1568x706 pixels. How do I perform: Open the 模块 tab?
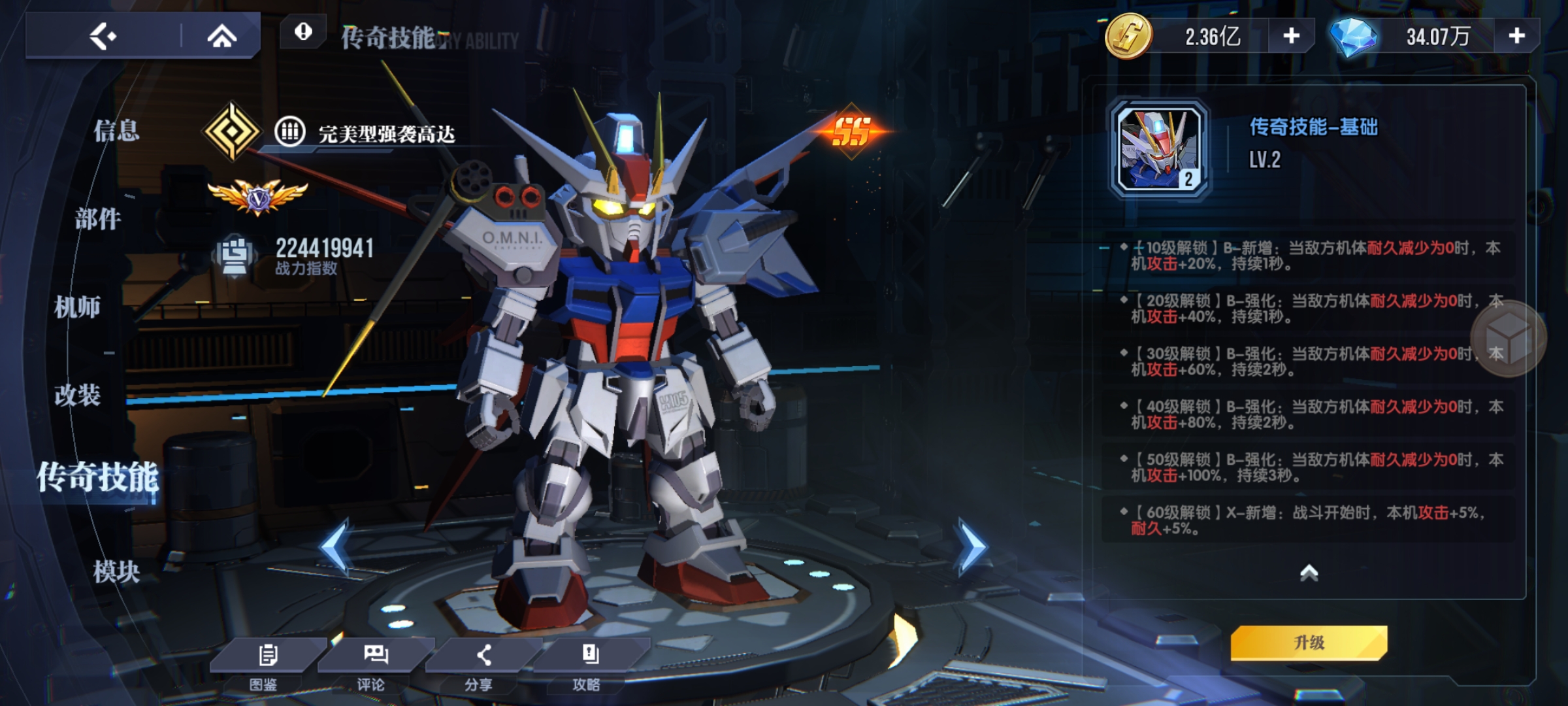pyautogui.click(x=116, y=572)
